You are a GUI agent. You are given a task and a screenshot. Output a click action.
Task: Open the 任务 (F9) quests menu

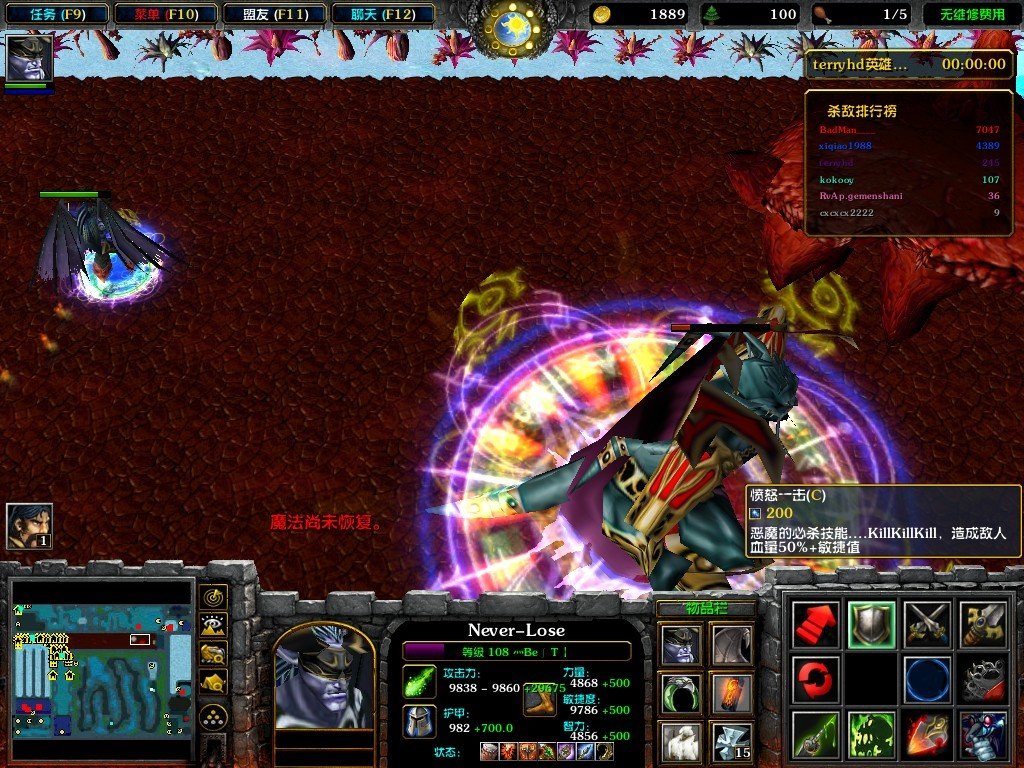point(56,14)
